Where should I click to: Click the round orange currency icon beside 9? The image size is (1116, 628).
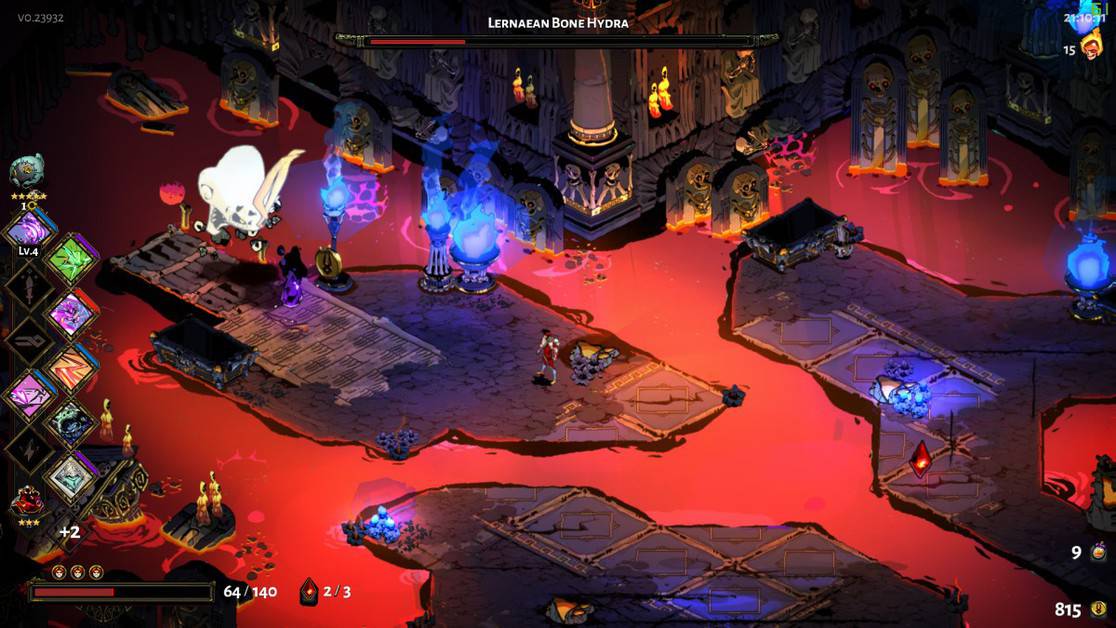pos(1099,552)
